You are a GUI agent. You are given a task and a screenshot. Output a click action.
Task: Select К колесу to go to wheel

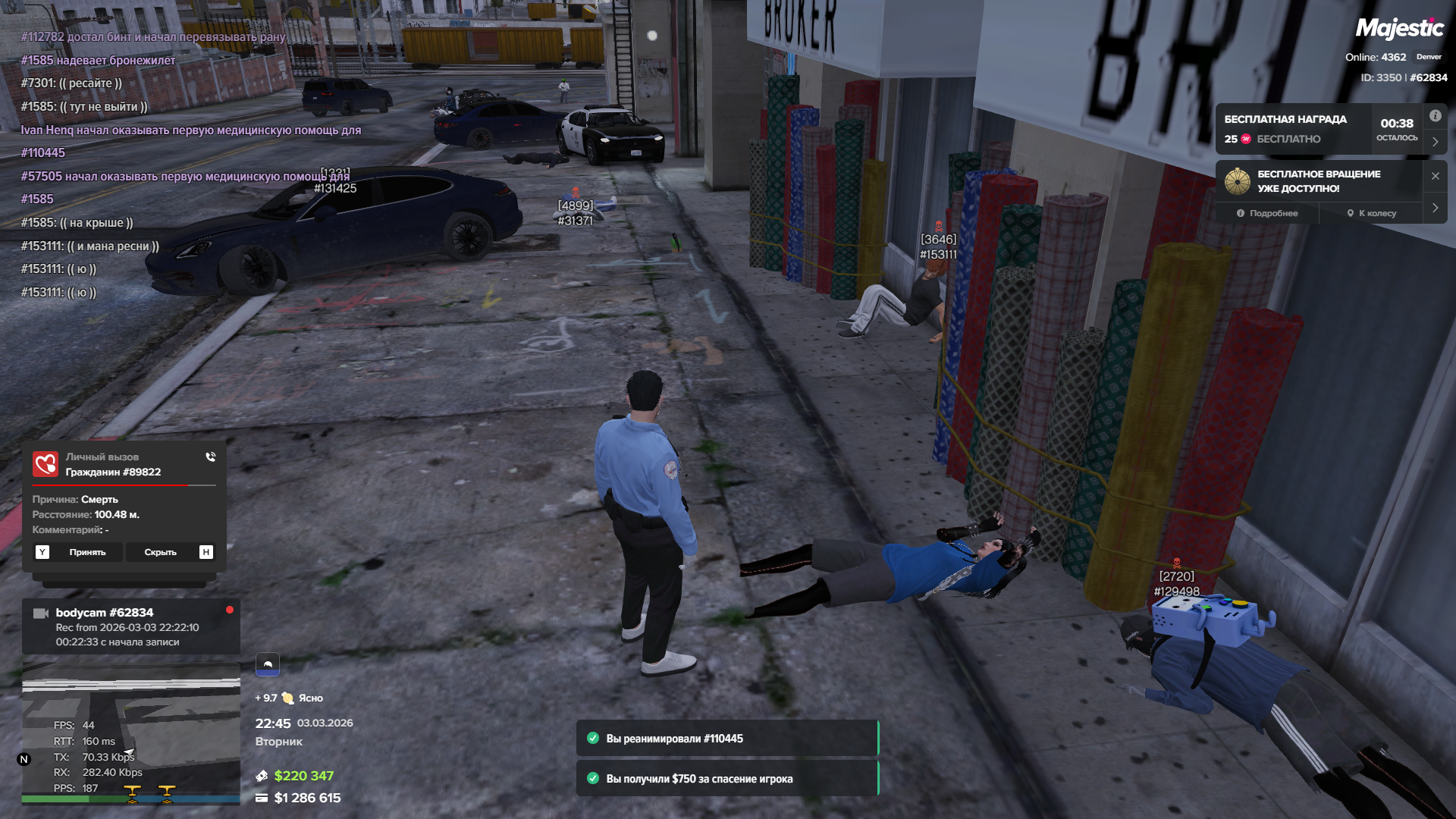click(x=1371, y=213)
